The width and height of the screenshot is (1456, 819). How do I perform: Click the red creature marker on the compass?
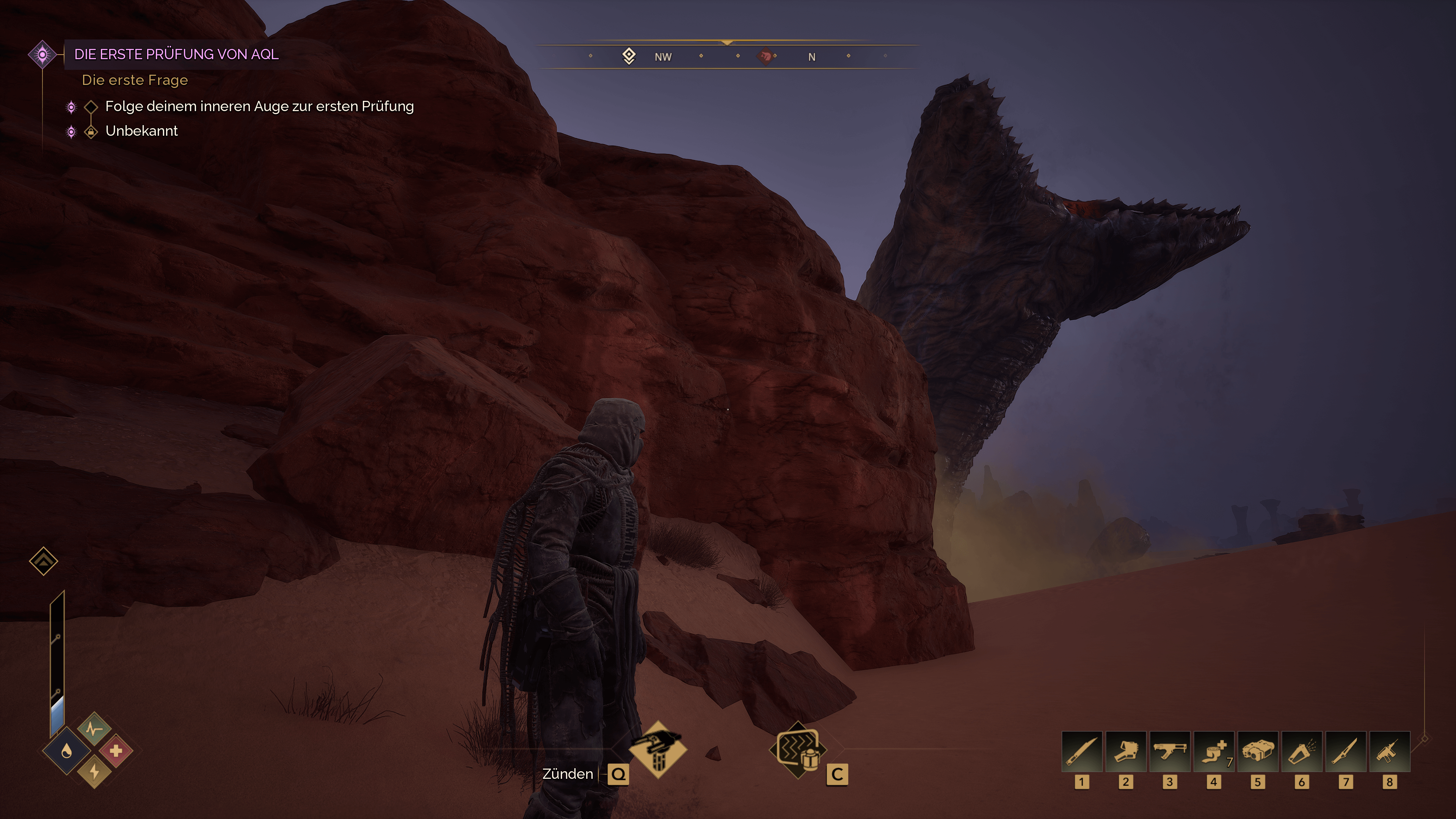tap(765, 56)
